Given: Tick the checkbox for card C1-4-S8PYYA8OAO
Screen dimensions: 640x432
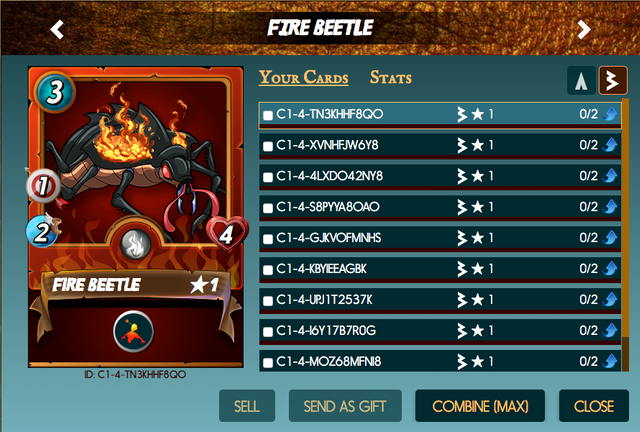Looking at the screenshot, I should [x=268, y=208].
